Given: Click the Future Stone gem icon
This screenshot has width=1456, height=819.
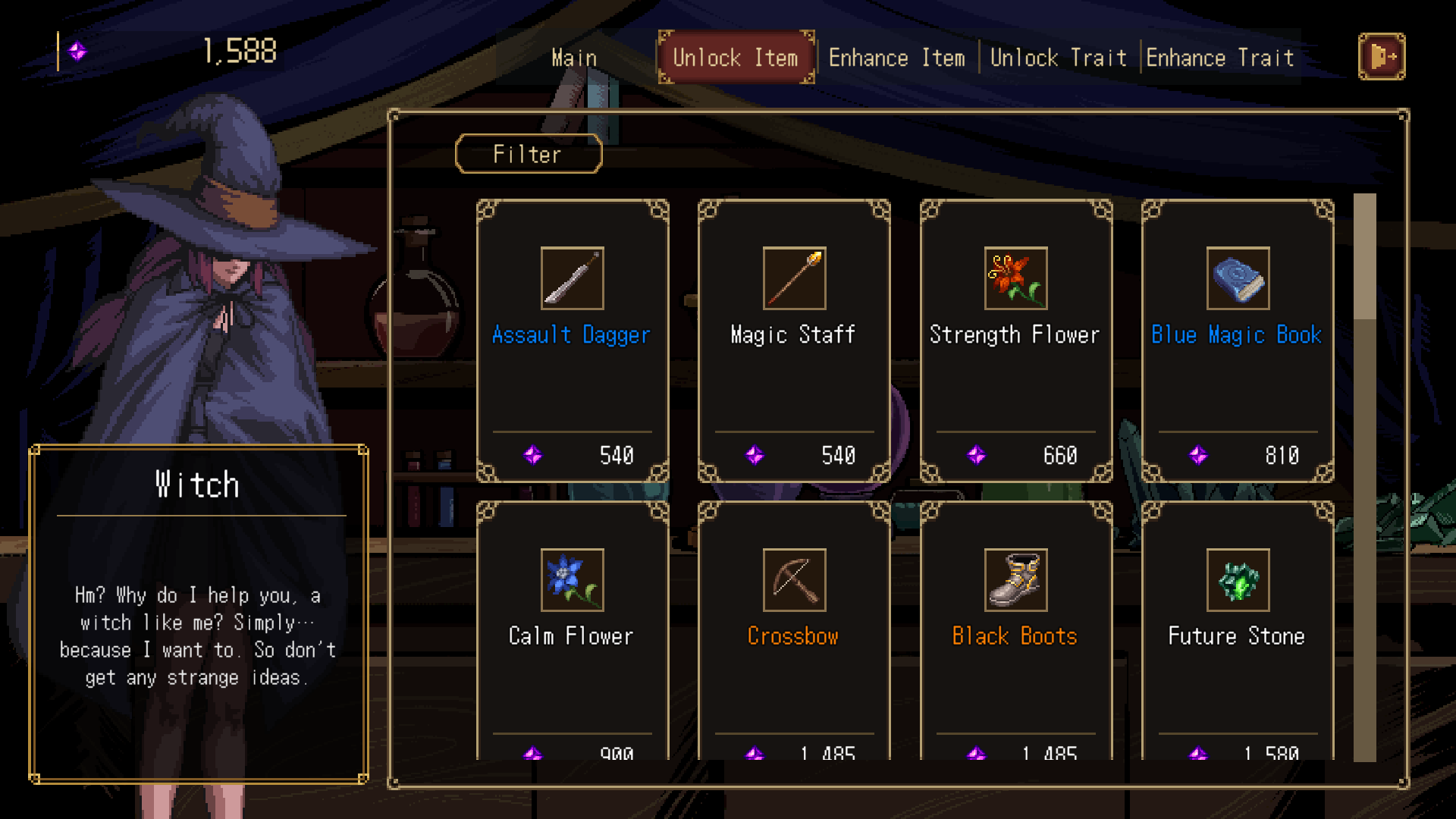Looking at the screenshot, I should pos(1238,581).
